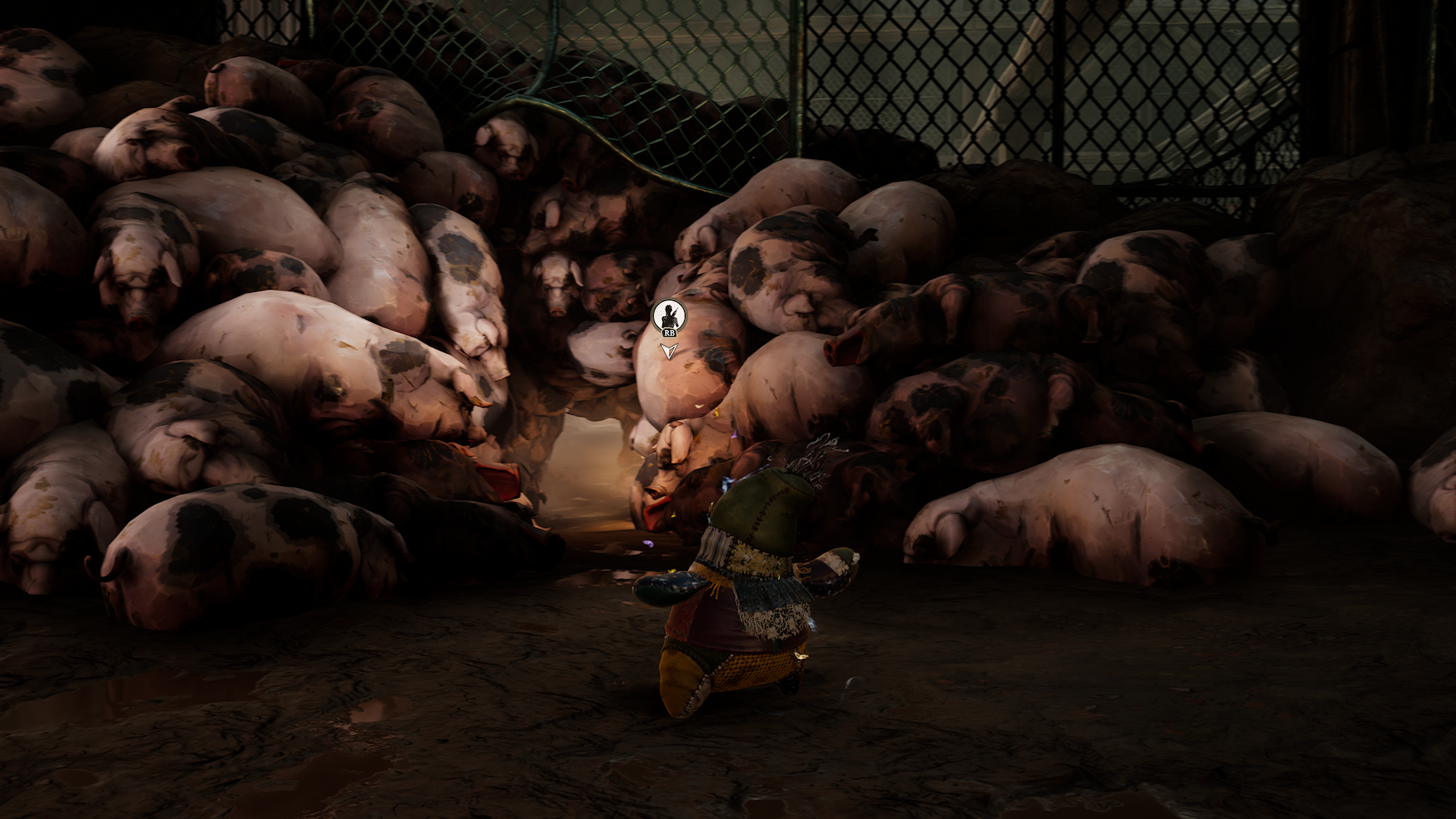Click the blue sparkle above the character's hood

[x=726, y=484]
